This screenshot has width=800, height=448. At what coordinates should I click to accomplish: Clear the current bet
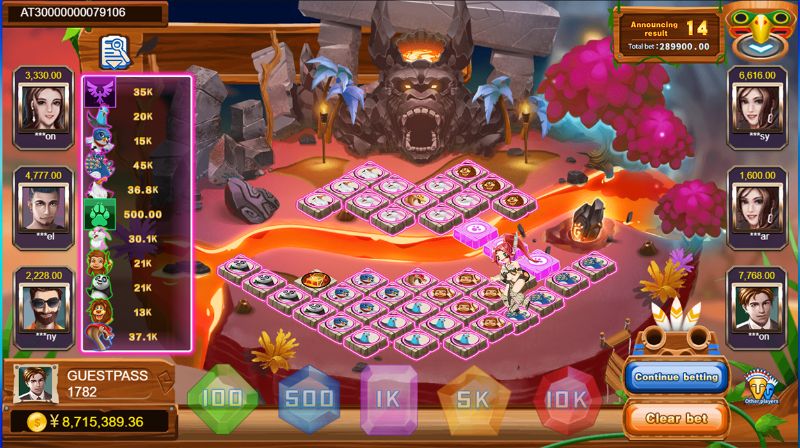coord(677,417)
